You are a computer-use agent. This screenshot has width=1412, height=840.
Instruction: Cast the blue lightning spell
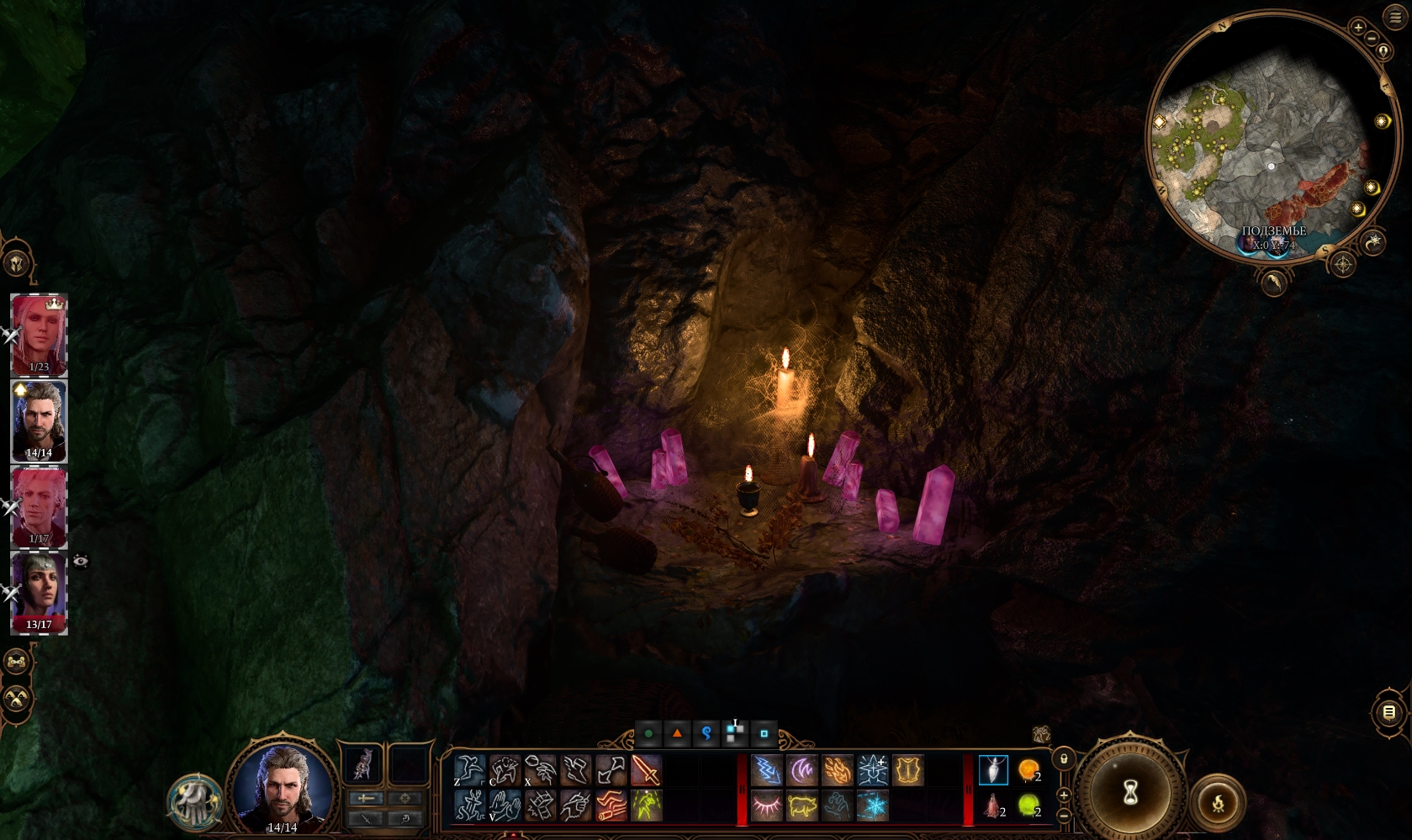pos(766,770)
